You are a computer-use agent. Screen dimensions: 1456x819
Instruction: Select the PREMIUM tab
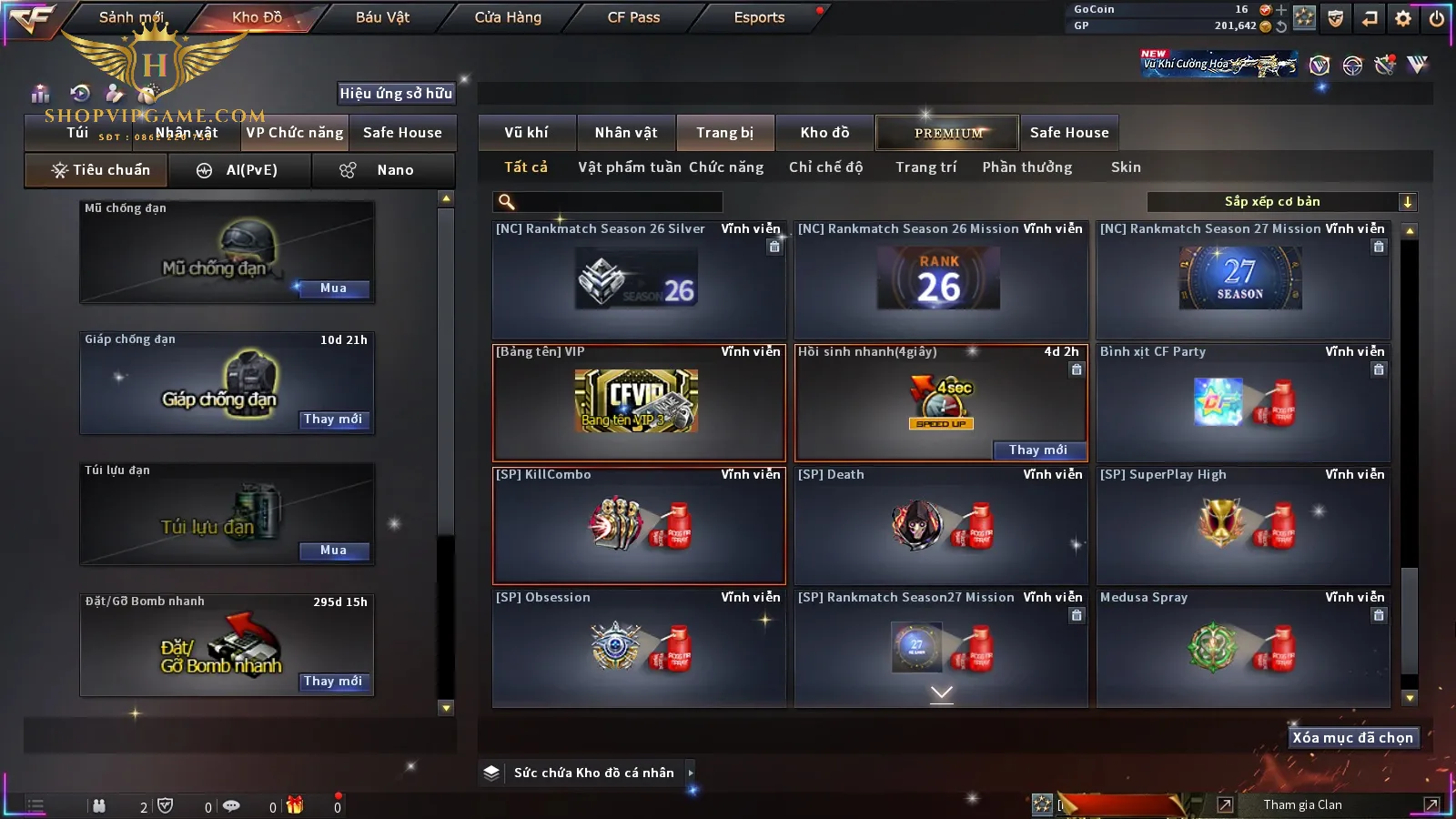947,133
